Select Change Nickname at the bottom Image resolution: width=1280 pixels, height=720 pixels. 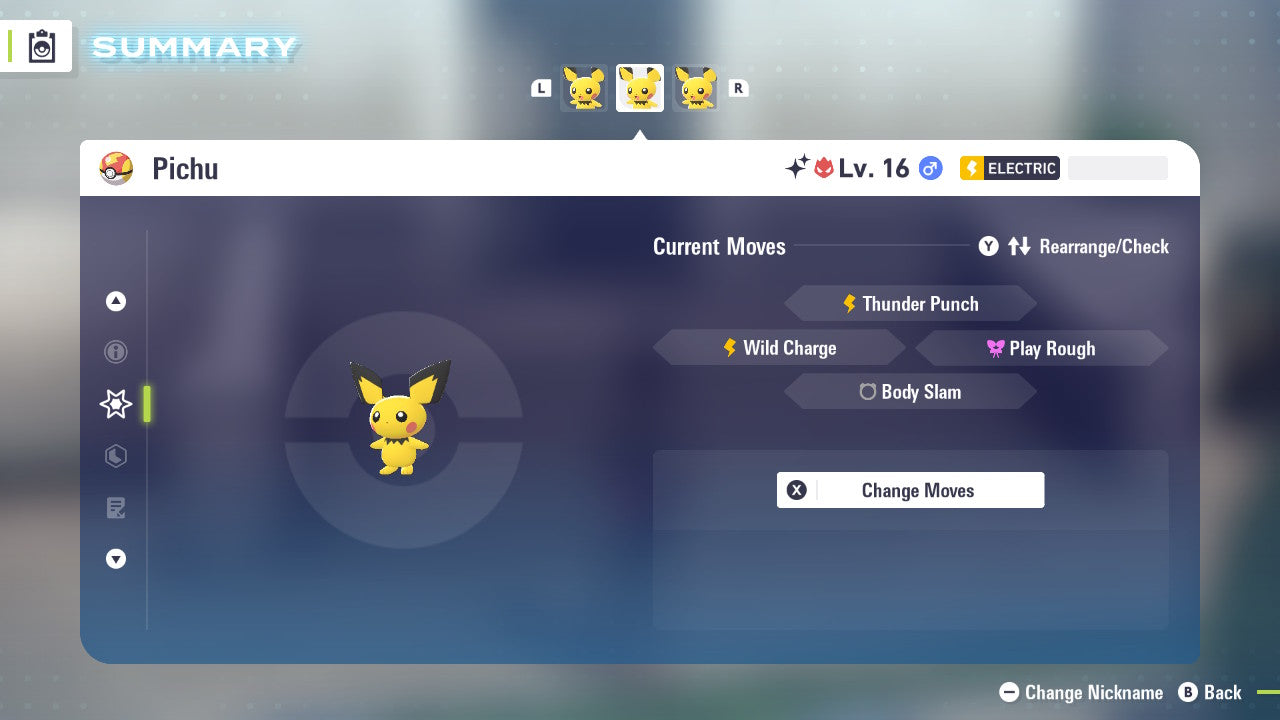[1081, 692]
